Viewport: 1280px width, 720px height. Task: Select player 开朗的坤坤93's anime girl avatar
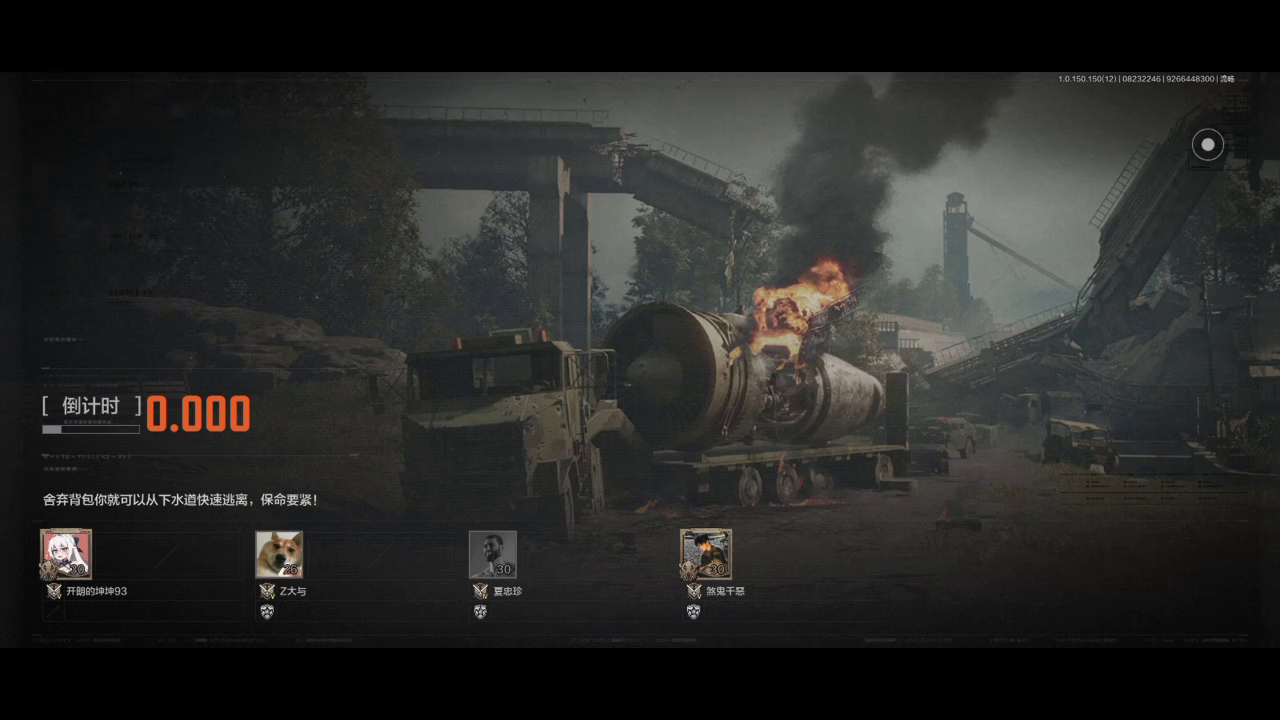pyautogui.click(x=66, y=554)
